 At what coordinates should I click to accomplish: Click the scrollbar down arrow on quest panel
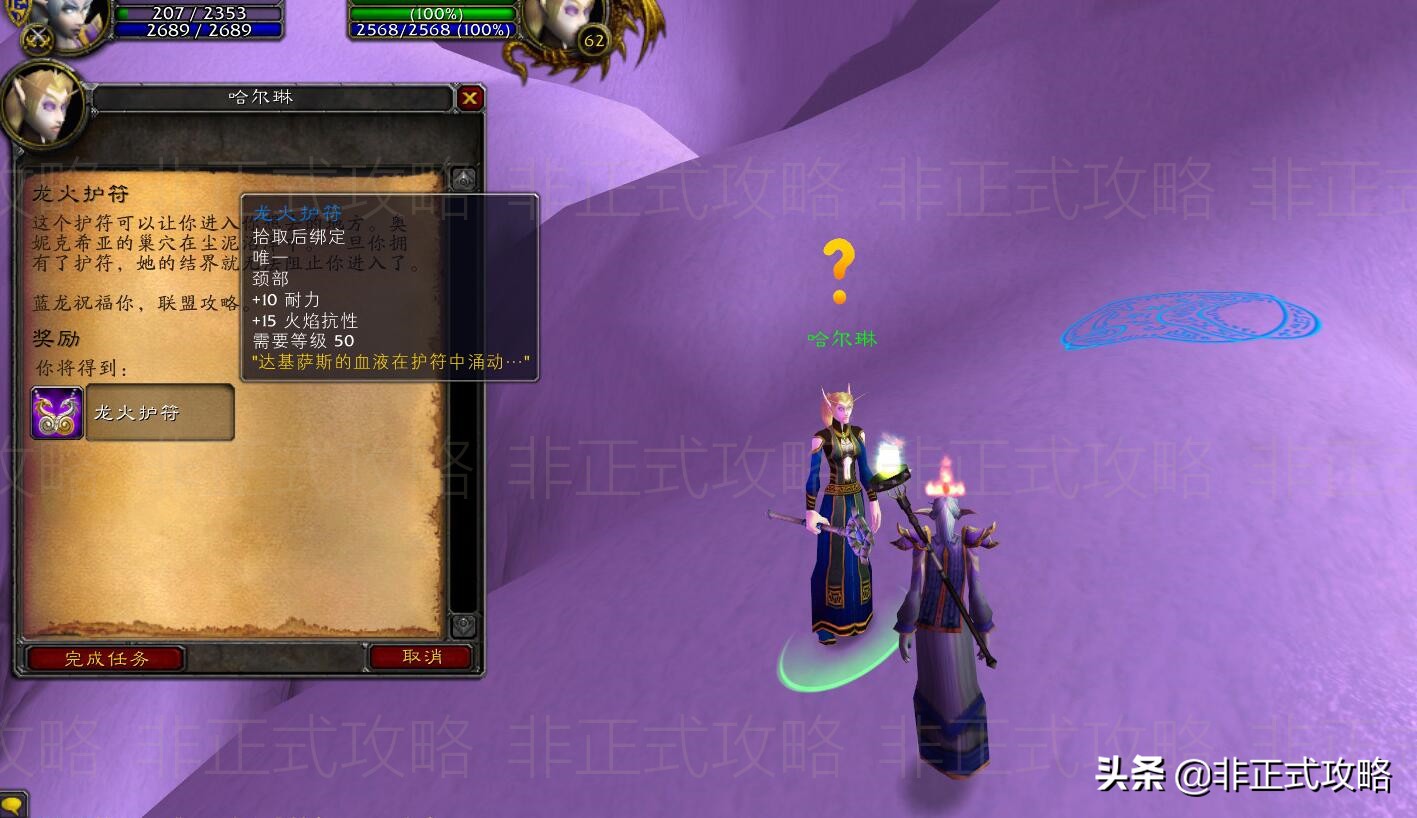point(463,627)
